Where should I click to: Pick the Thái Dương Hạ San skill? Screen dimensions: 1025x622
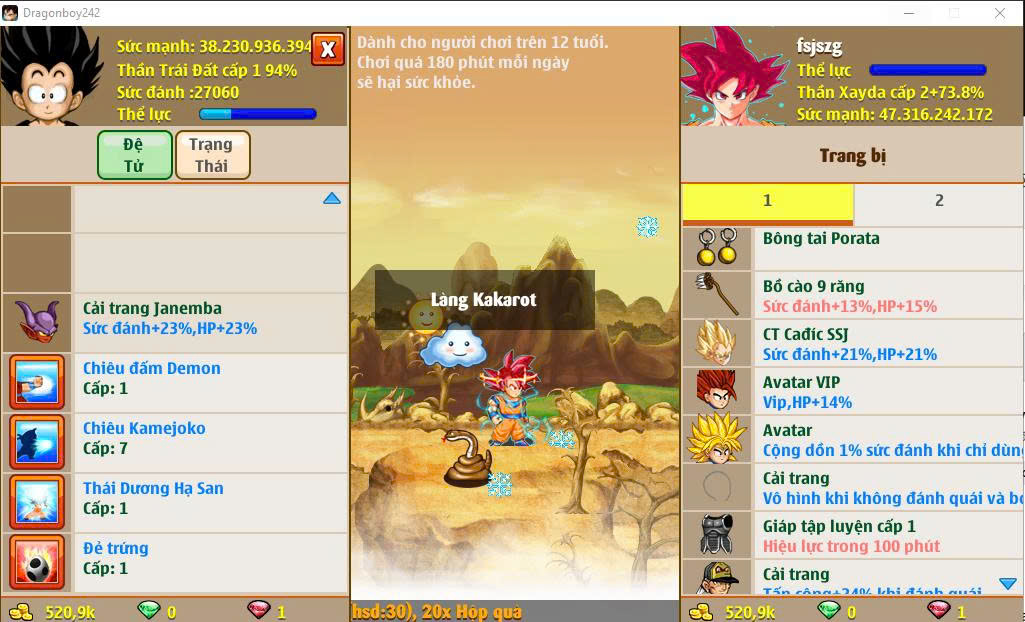(175, 499)
